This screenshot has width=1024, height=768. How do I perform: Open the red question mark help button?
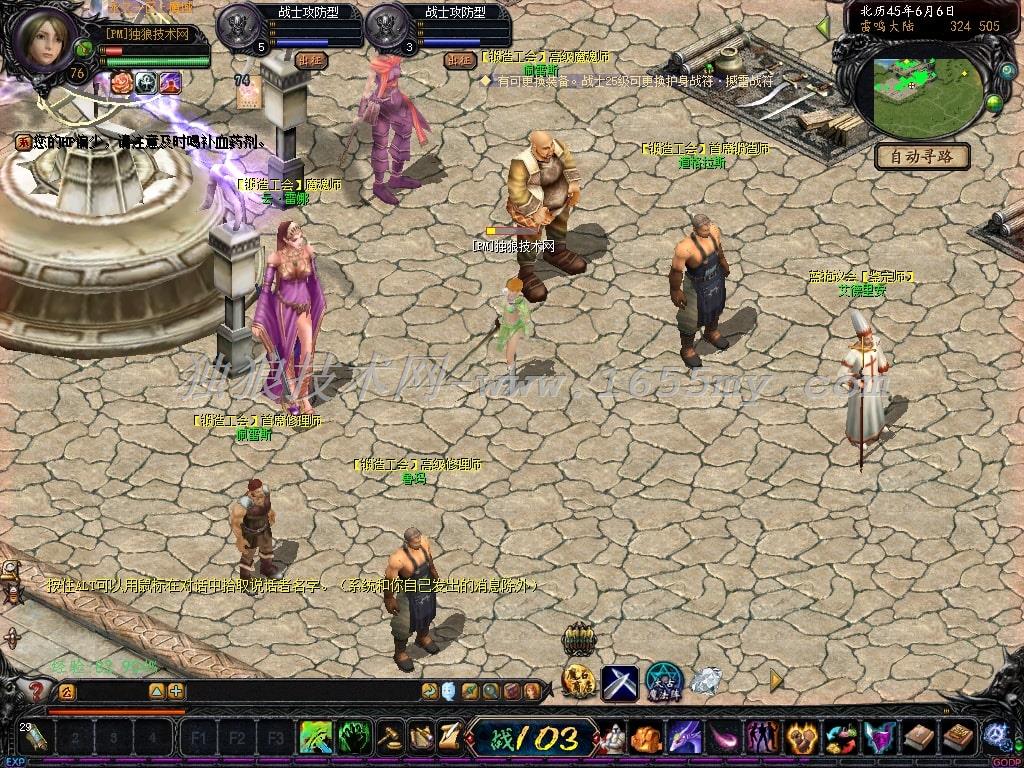(x=38, y=690)
